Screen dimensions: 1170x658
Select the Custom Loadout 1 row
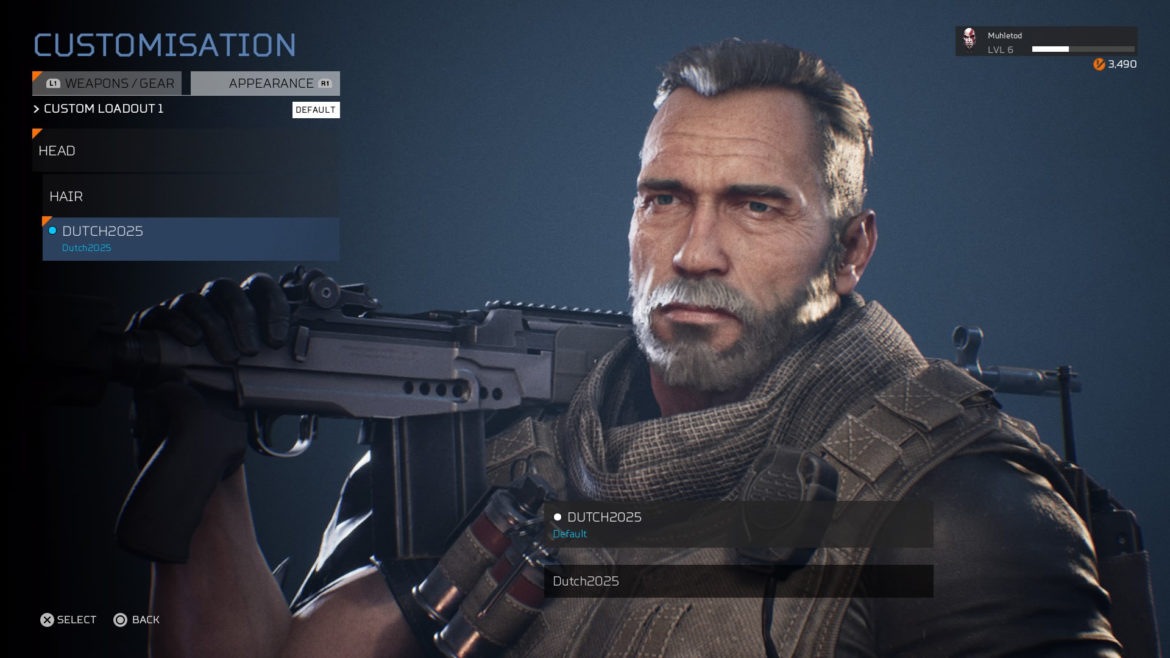point(104,109)
